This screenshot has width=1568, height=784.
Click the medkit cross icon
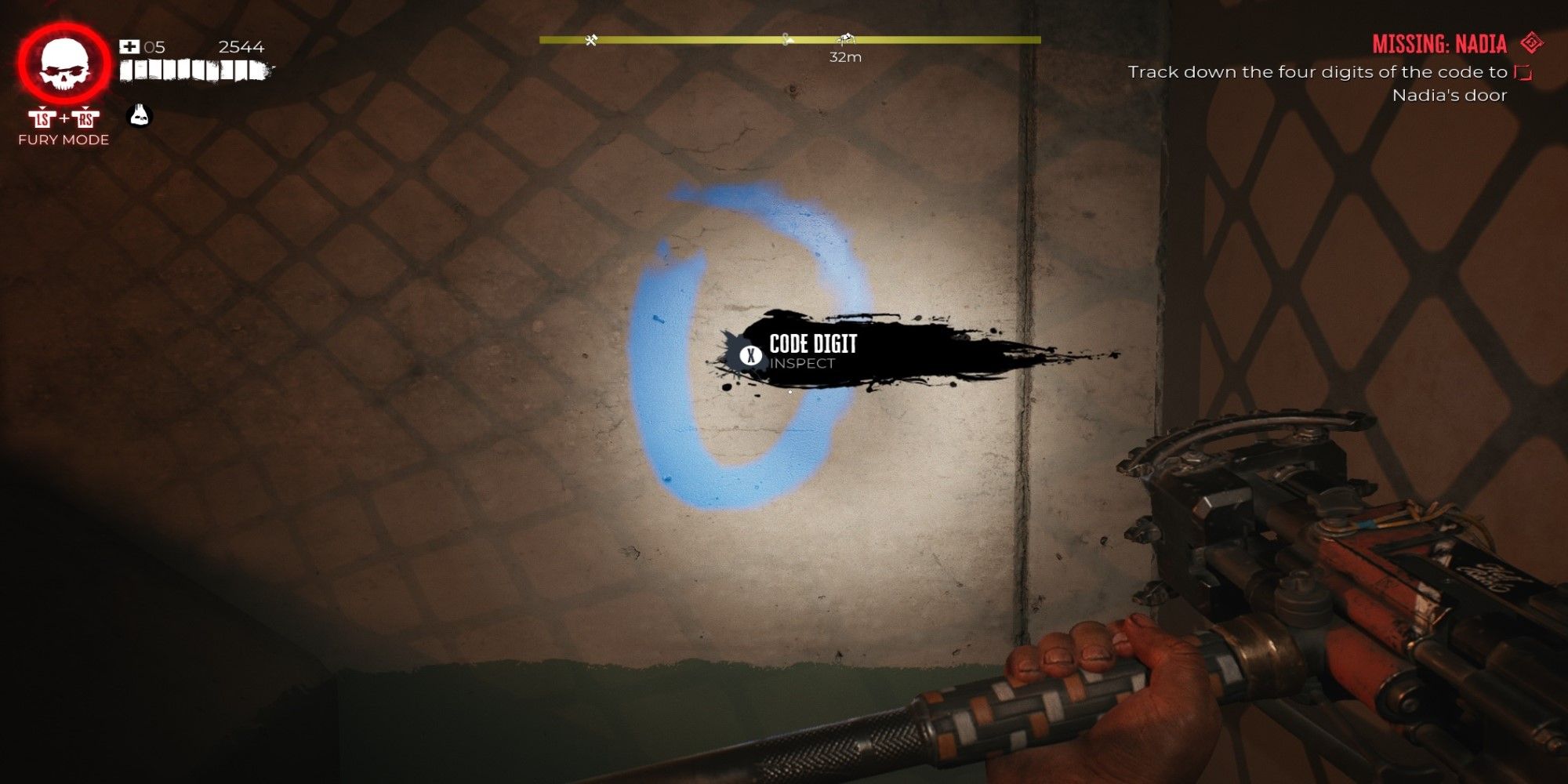tap(129, 47)
